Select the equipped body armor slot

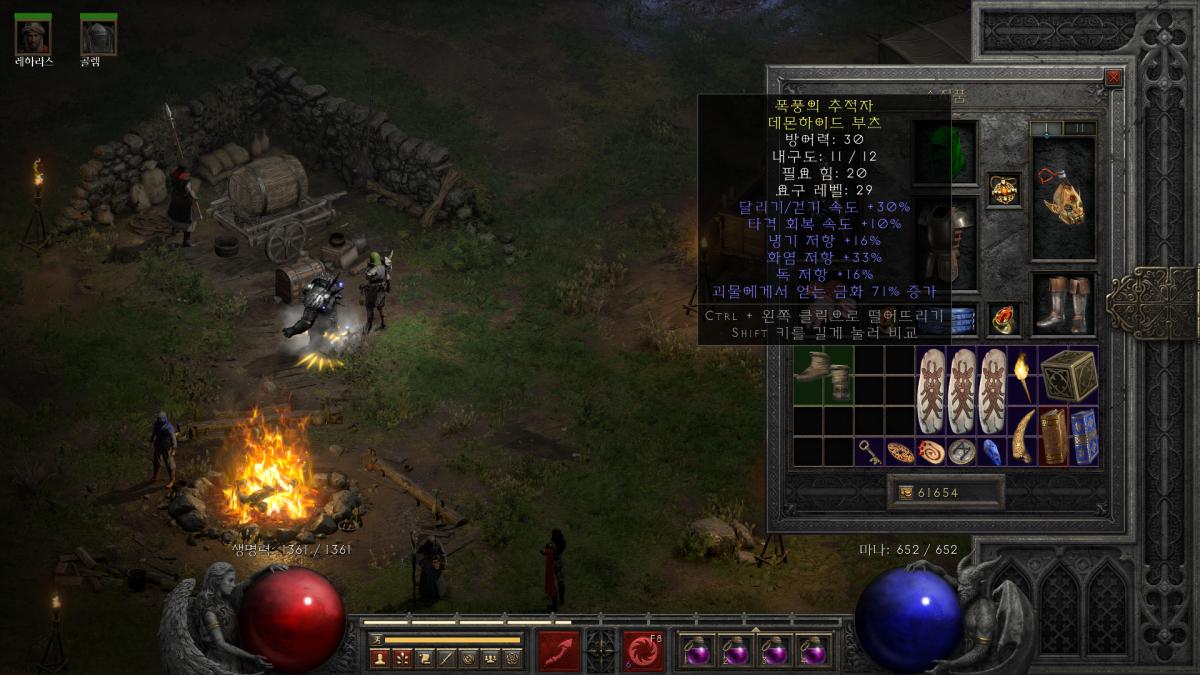(x=944, y=242)
